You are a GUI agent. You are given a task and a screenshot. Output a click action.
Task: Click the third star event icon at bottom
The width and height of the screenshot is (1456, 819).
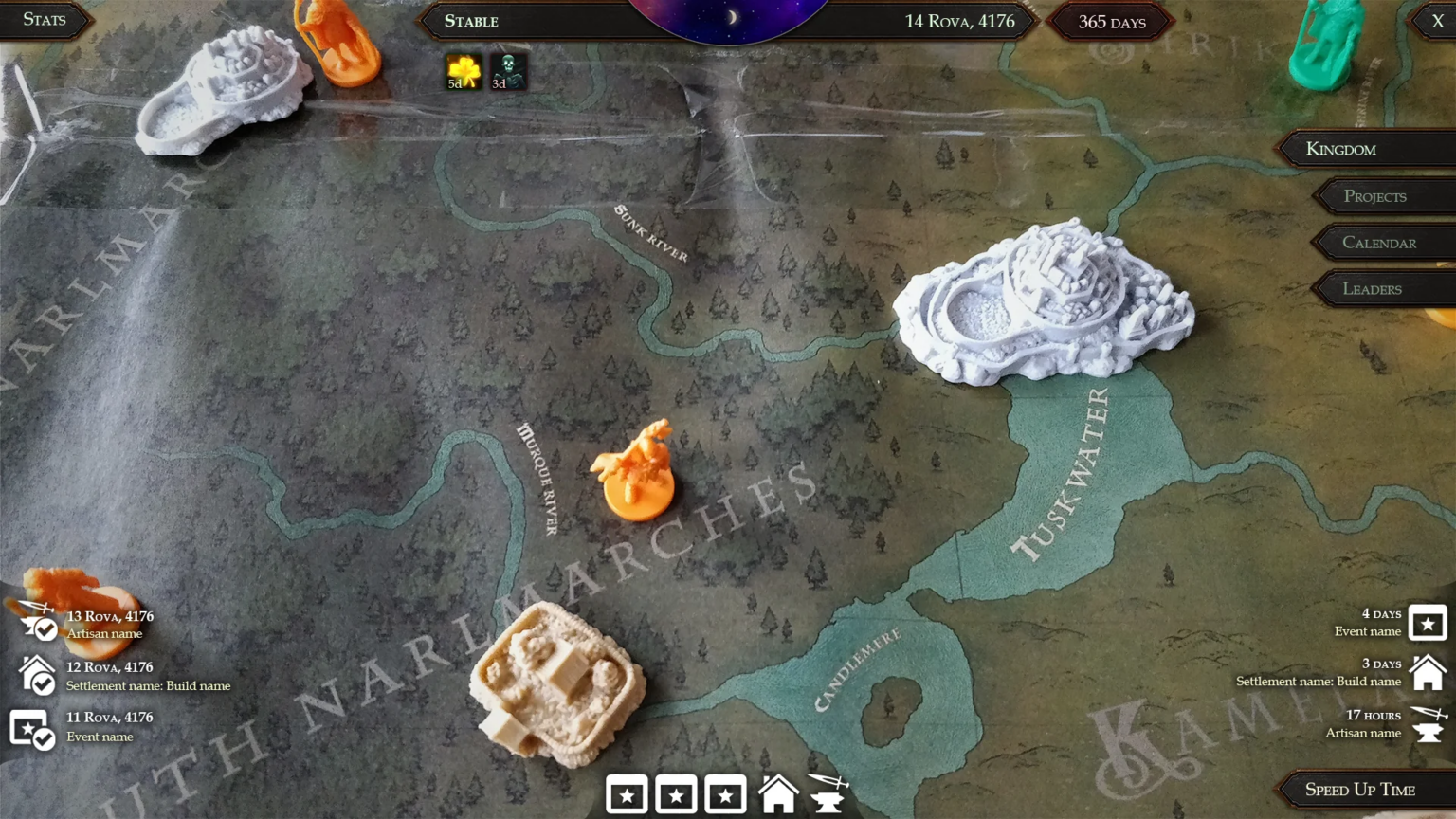point(727,794)
